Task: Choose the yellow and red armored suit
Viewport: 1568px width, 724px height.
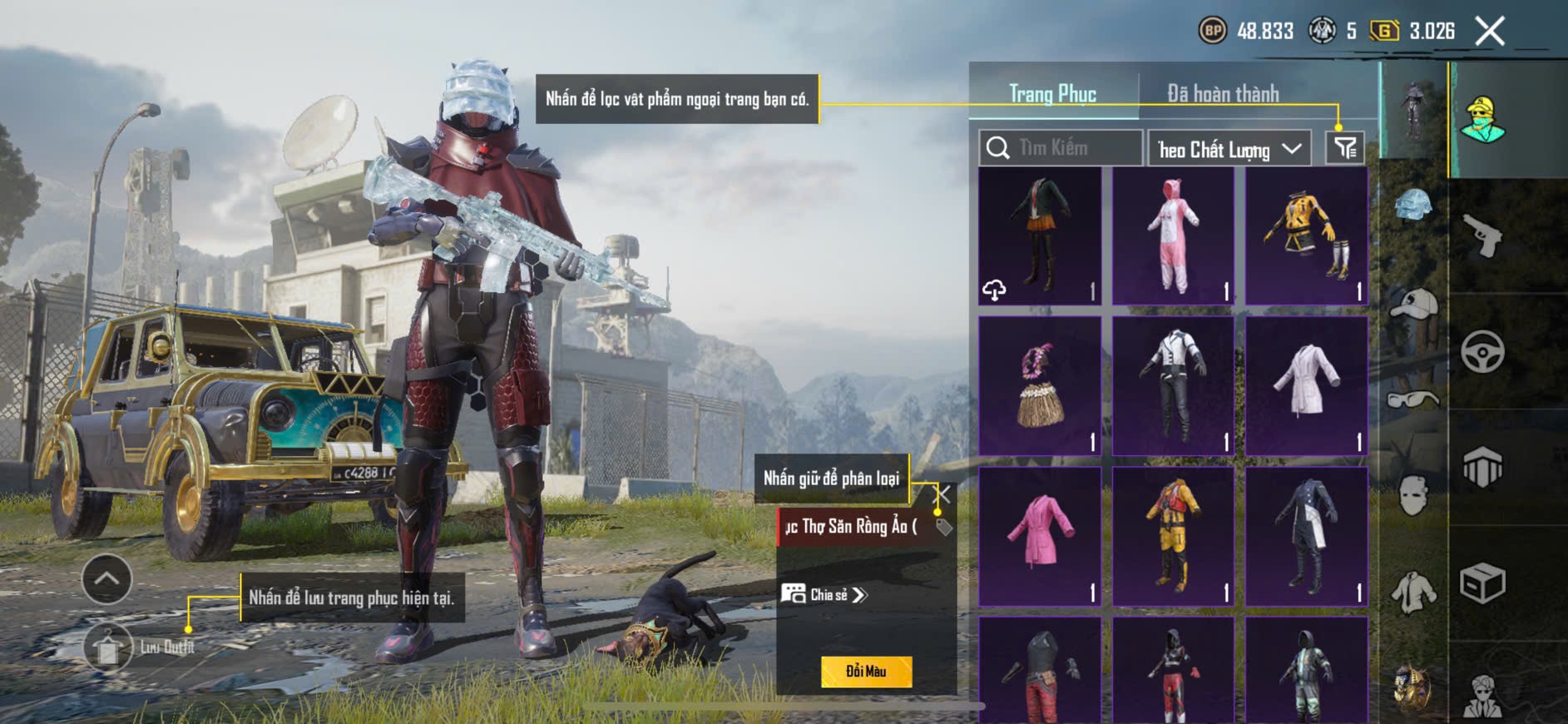Action: (1173, 536)
